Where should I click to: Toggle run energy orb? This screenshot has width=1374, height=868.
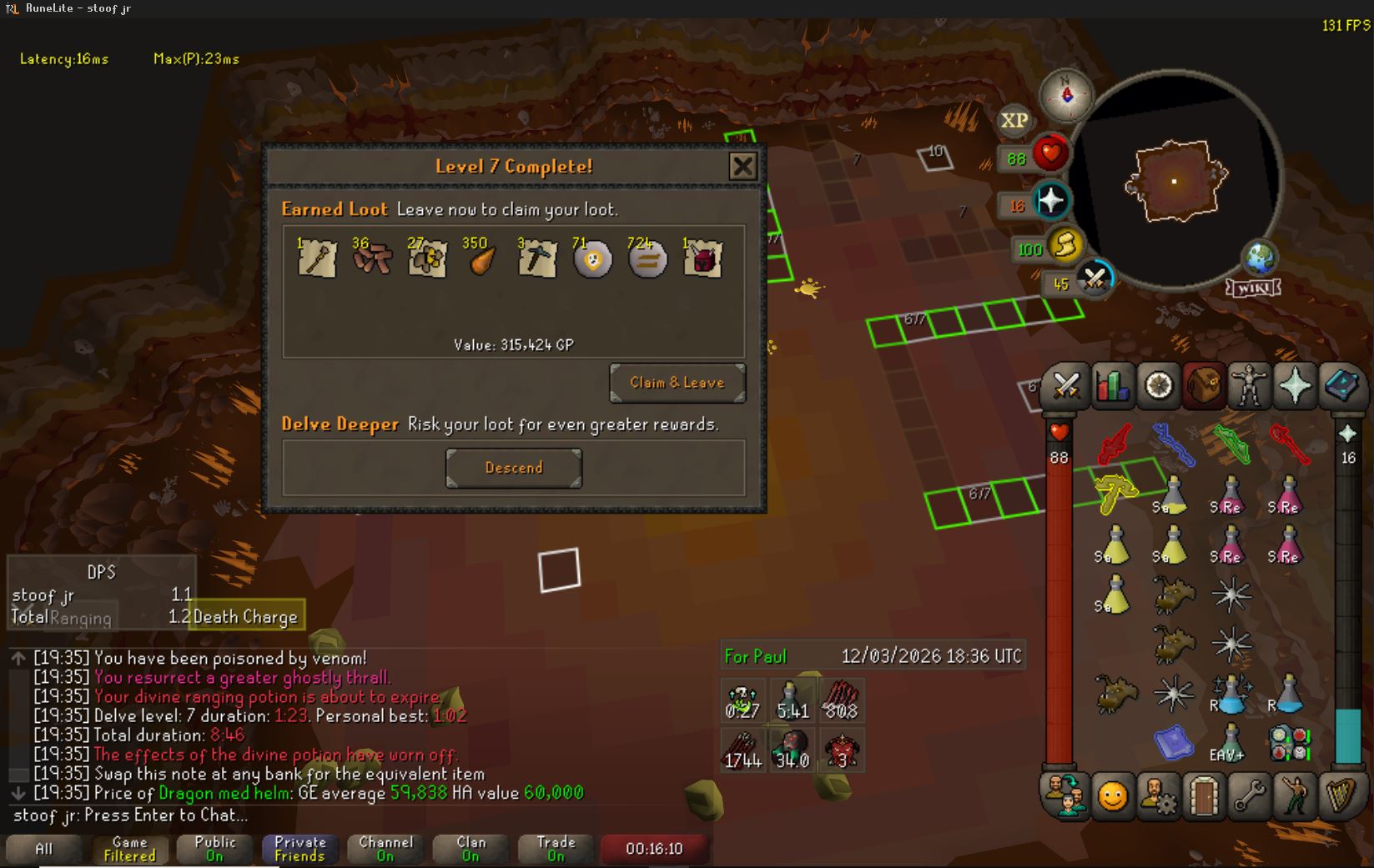1063,246
